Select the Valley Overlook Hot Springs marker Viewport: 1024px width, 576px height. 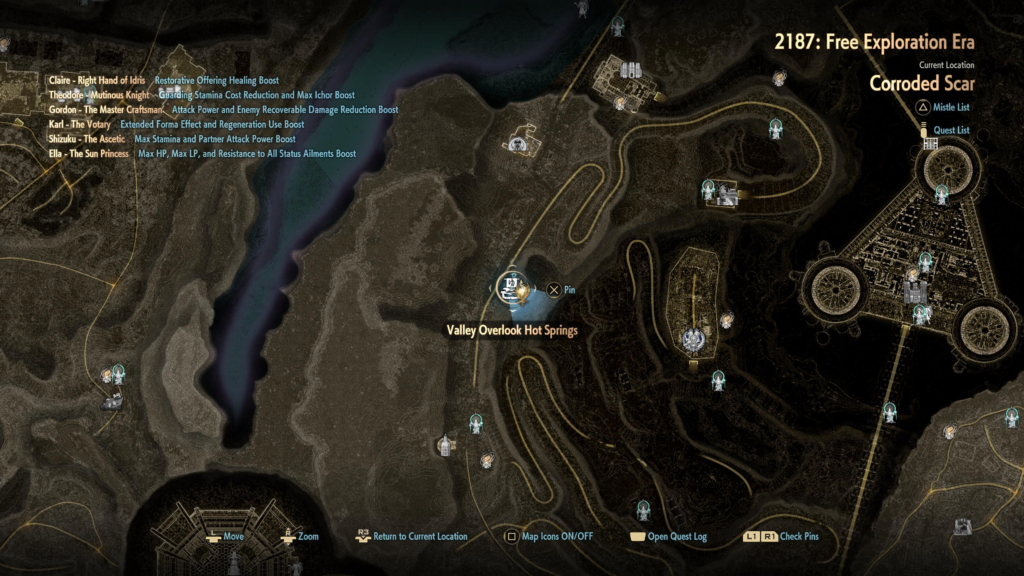pos(511,287)
